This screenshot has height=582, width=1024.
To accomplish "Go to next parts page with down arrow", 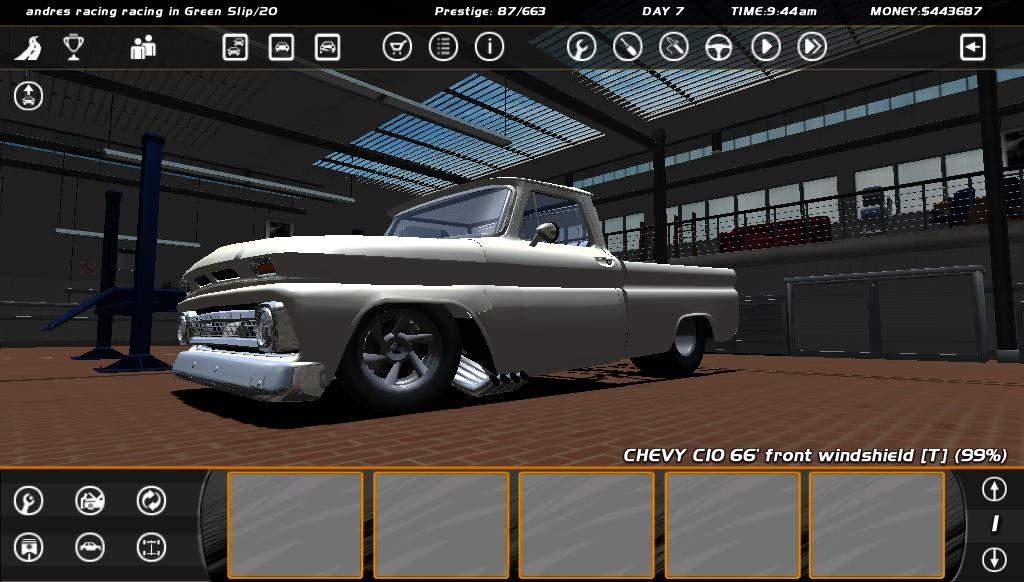I will (x=993, y=558).
